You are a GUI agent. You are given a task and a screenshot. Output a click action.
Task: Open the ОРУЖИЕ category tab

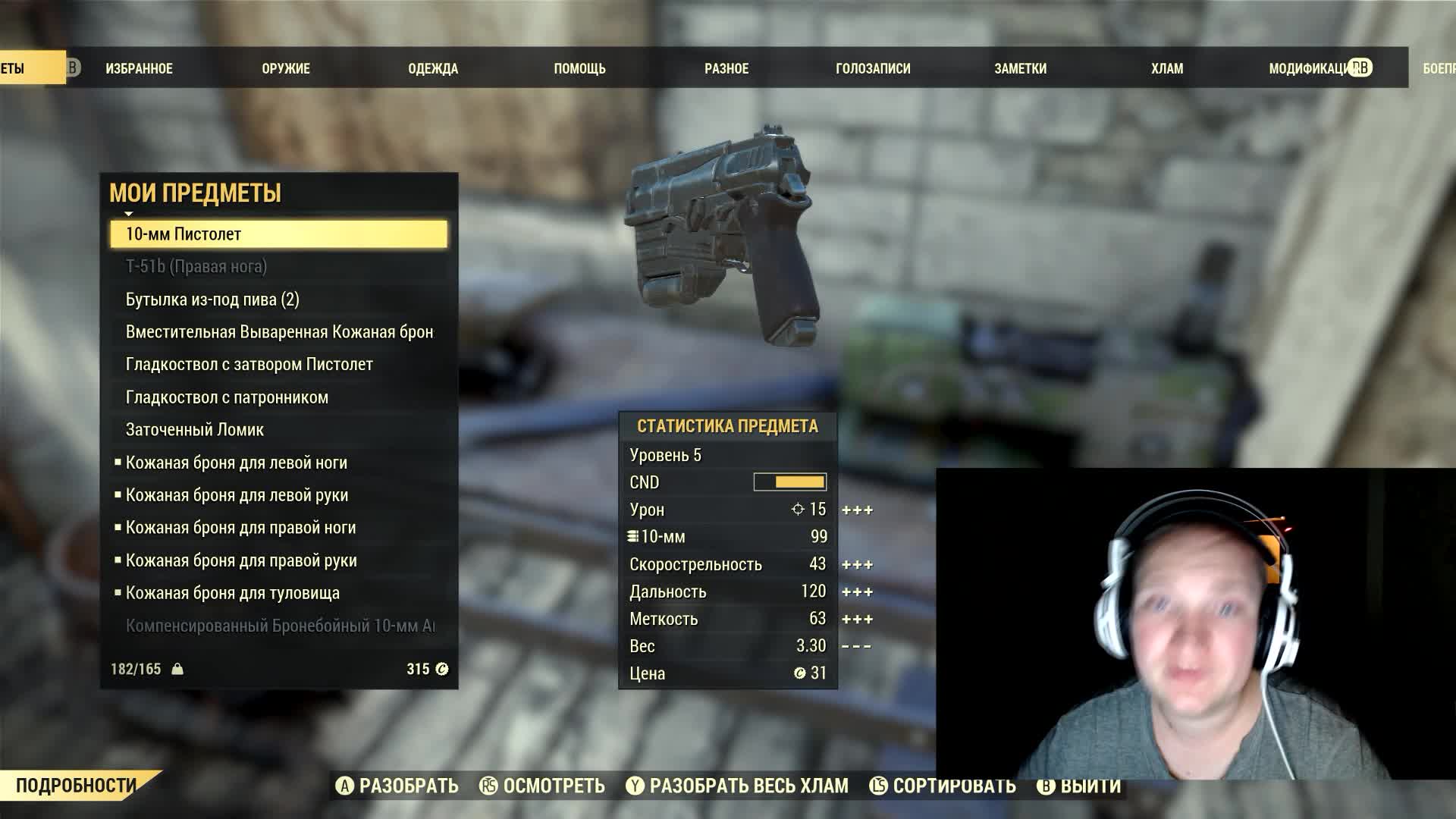click(286, 68)
